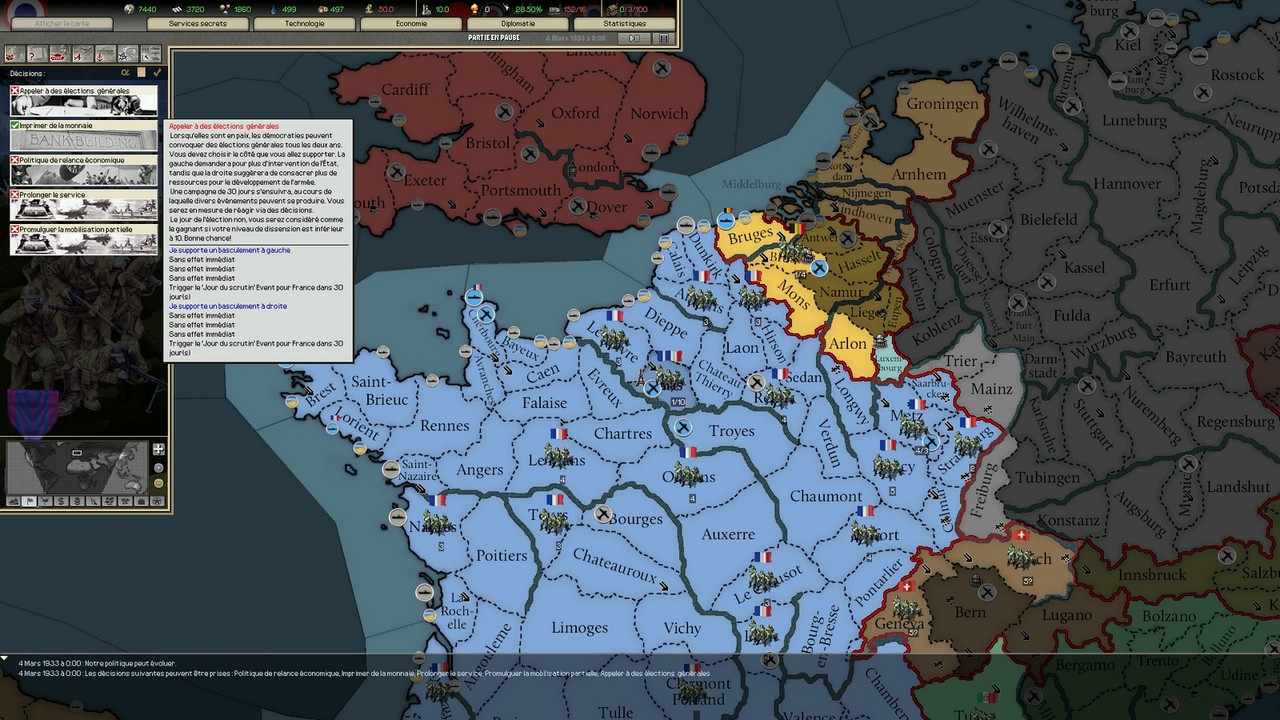Viewport: 1280px width, 720px height.
Task: Toggle the checkmark filter beside Décisions
Action: (x=157, y=73)
